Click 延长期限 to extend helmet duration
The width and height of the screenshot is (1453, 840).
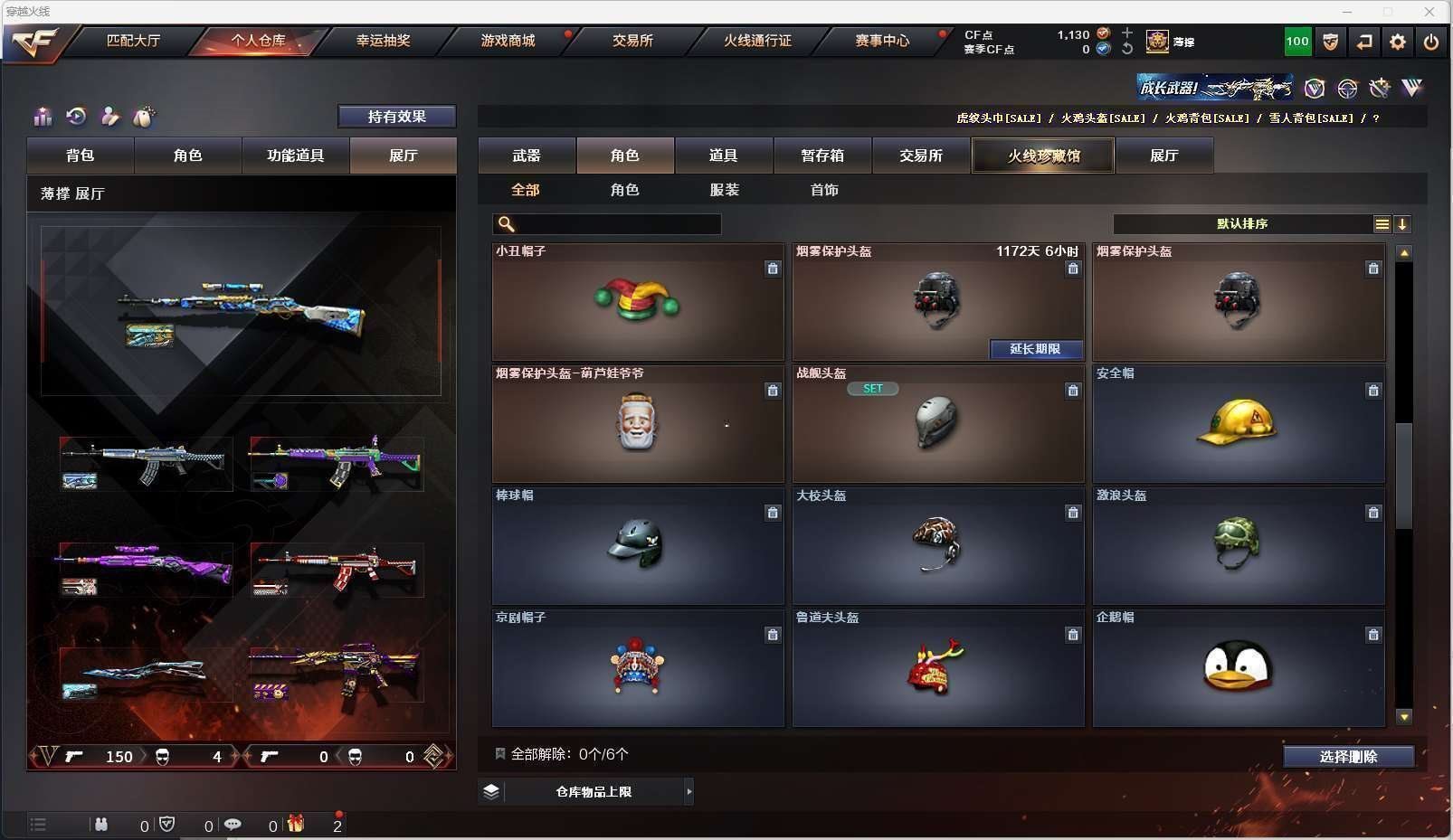(1035, 349)
